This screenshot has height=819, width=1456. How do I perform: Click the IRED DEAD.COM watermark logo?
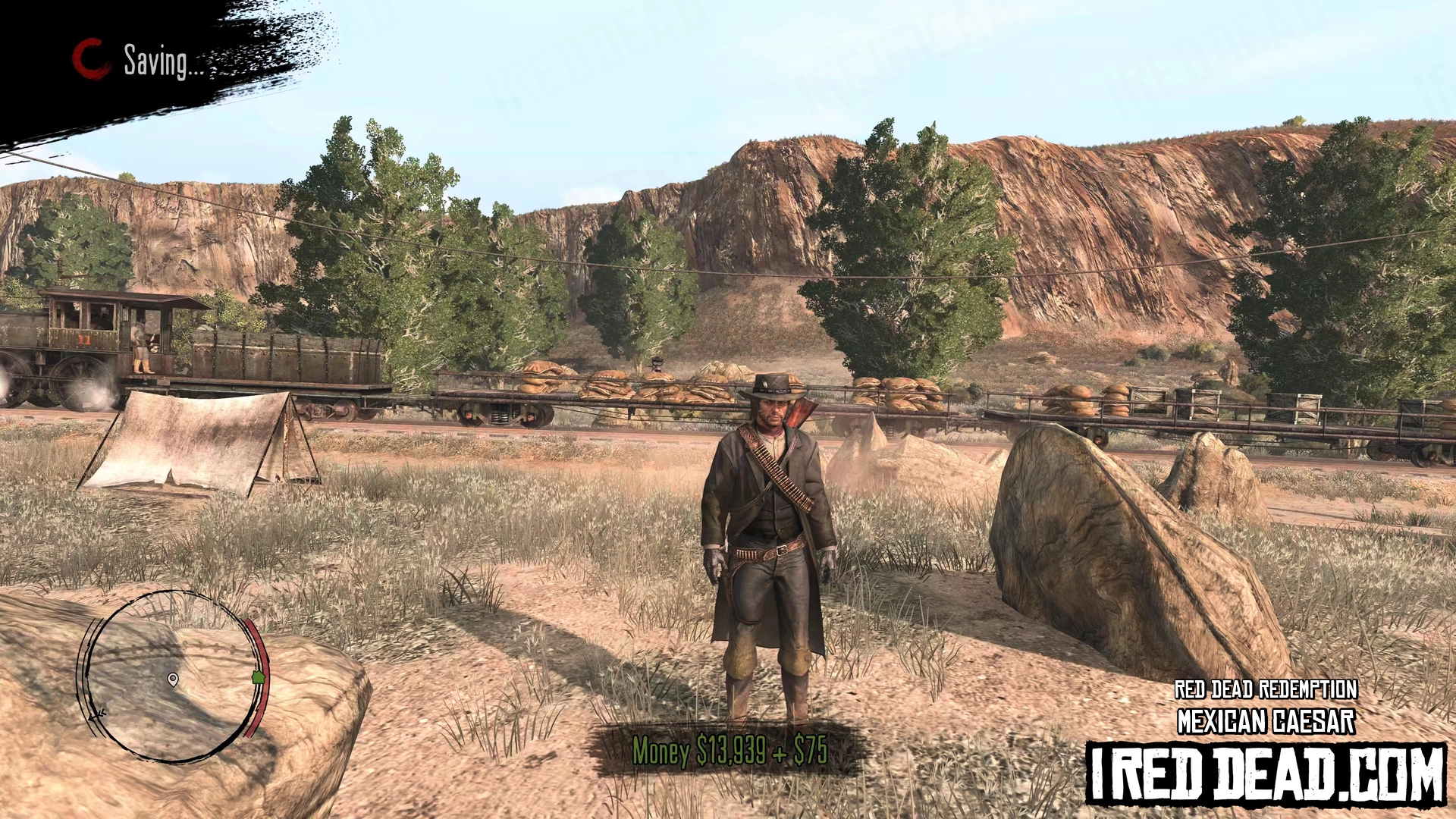[1266, 774]
